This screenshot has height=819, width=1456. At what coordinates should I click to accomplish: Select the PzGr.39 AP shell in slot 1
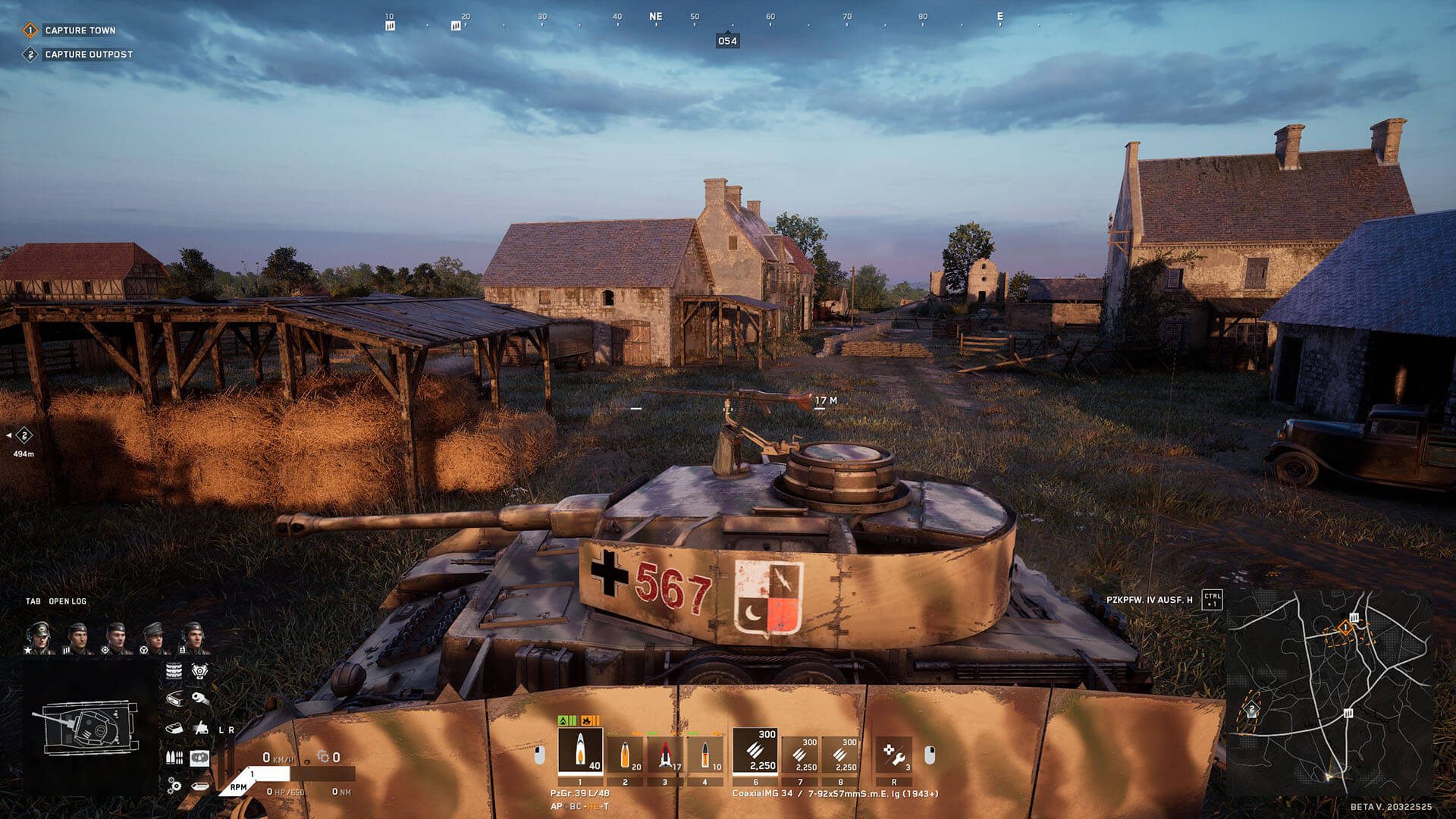(580, 752)
